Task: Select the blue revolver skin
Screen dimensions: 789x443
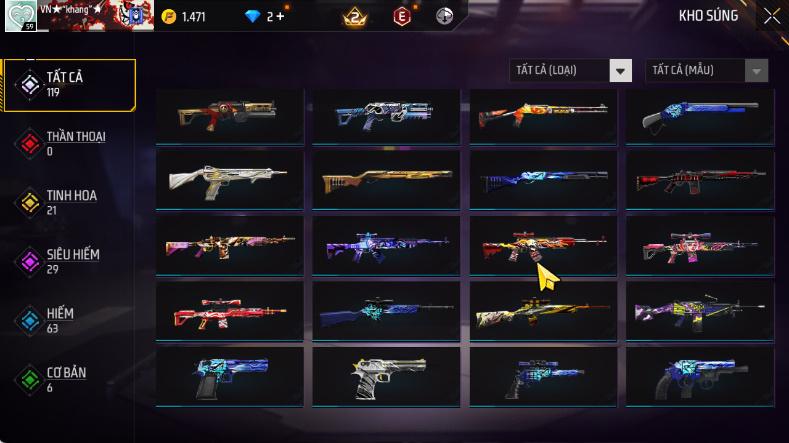Action: click(699, 375)
